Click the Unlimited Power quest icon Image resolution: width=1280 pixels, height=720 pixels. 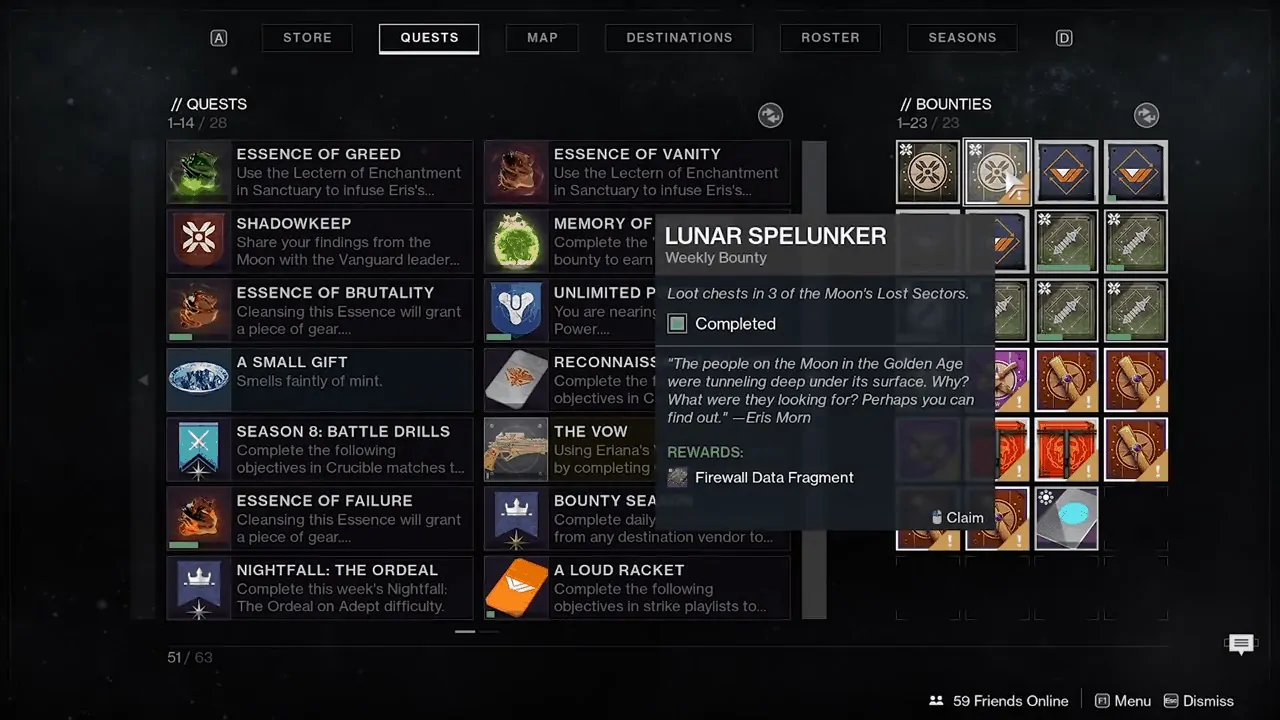516,310
